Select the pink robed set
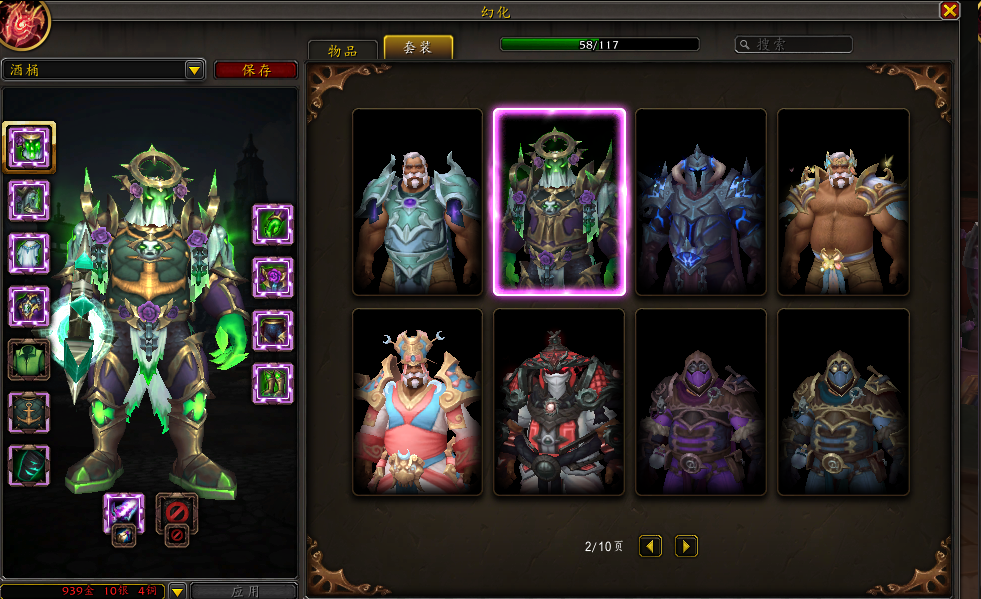The image size is (981, 599). point(417,402)
